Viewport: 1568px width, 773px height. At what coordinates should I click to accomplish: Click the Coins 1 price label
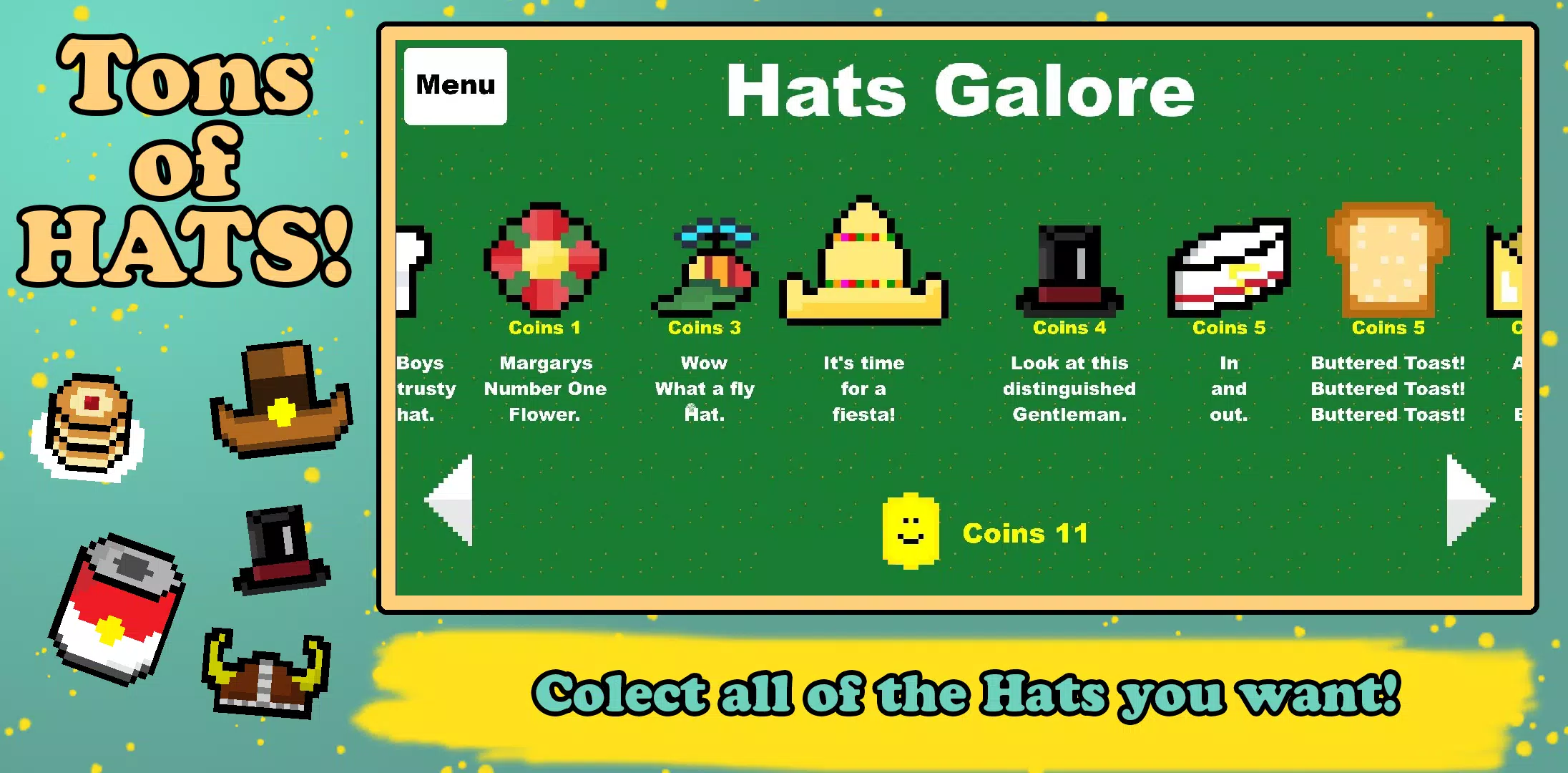pos(545,328)
